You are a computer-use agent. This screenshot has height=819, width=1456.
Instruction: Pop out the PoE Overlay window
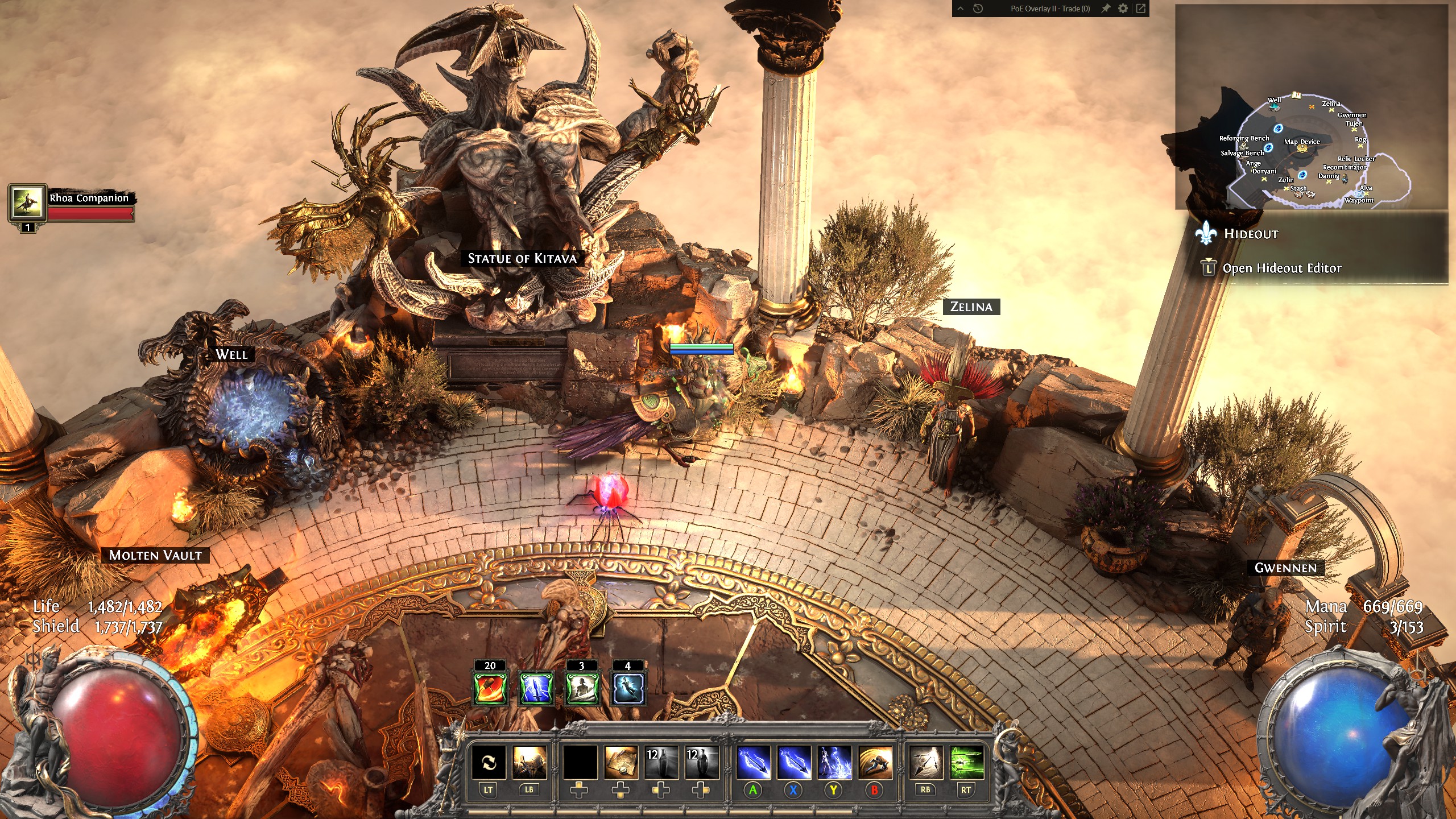1140,9
